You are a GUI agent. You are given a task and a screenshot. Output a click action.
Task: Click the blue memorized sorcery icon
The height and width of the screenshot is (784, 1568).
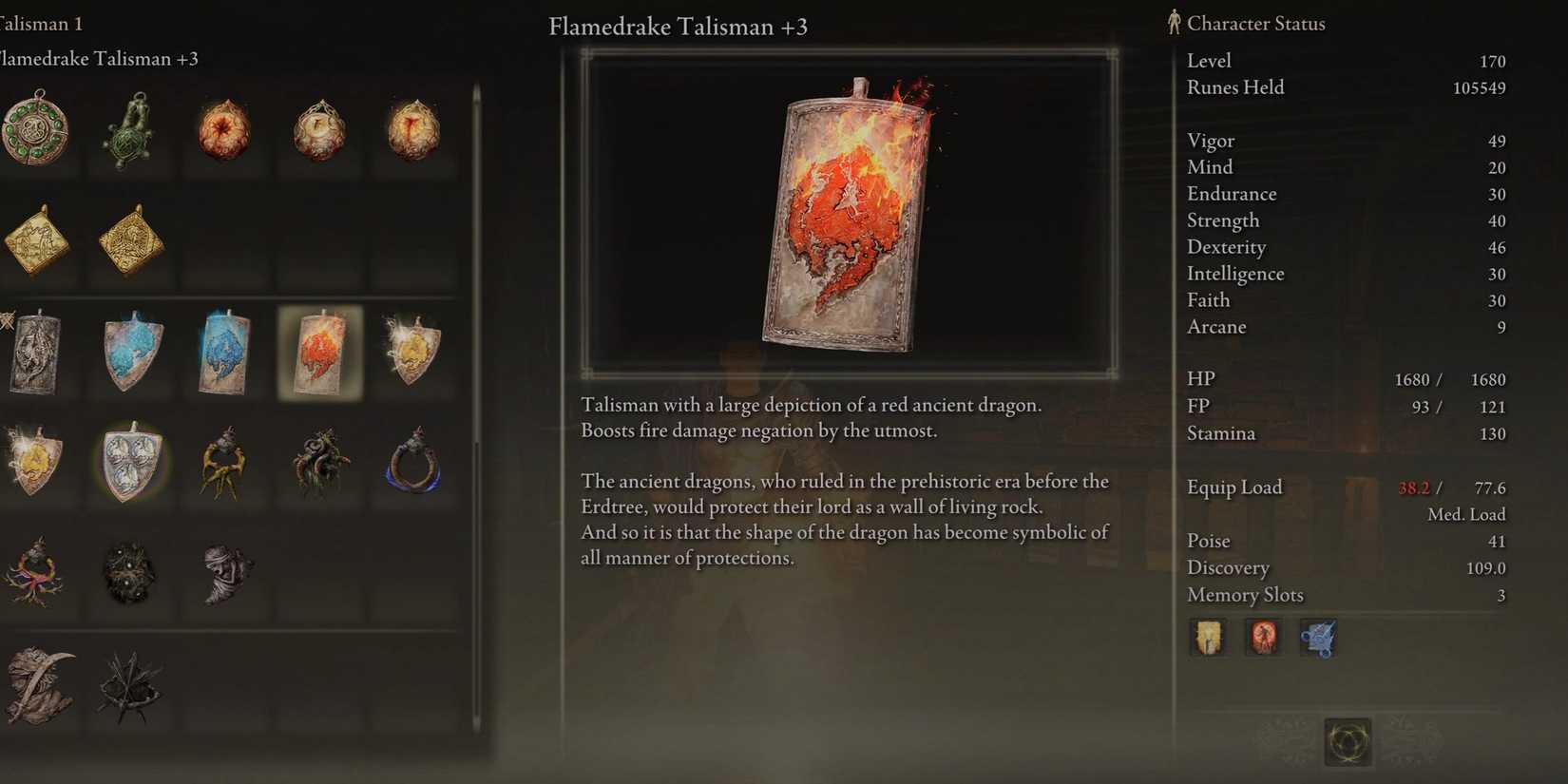[x=1318, y=638]
